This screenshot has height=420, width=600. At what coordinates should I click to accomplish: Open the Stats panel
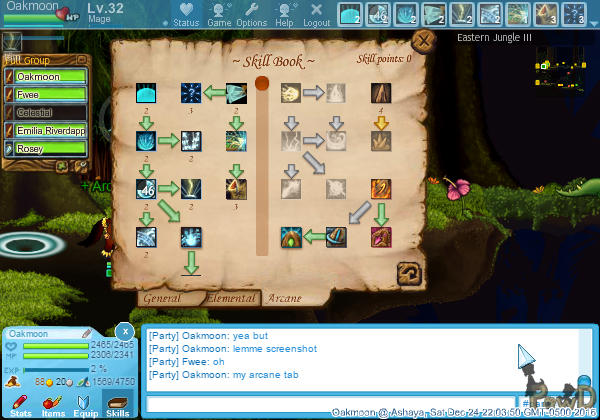point(21,404)
